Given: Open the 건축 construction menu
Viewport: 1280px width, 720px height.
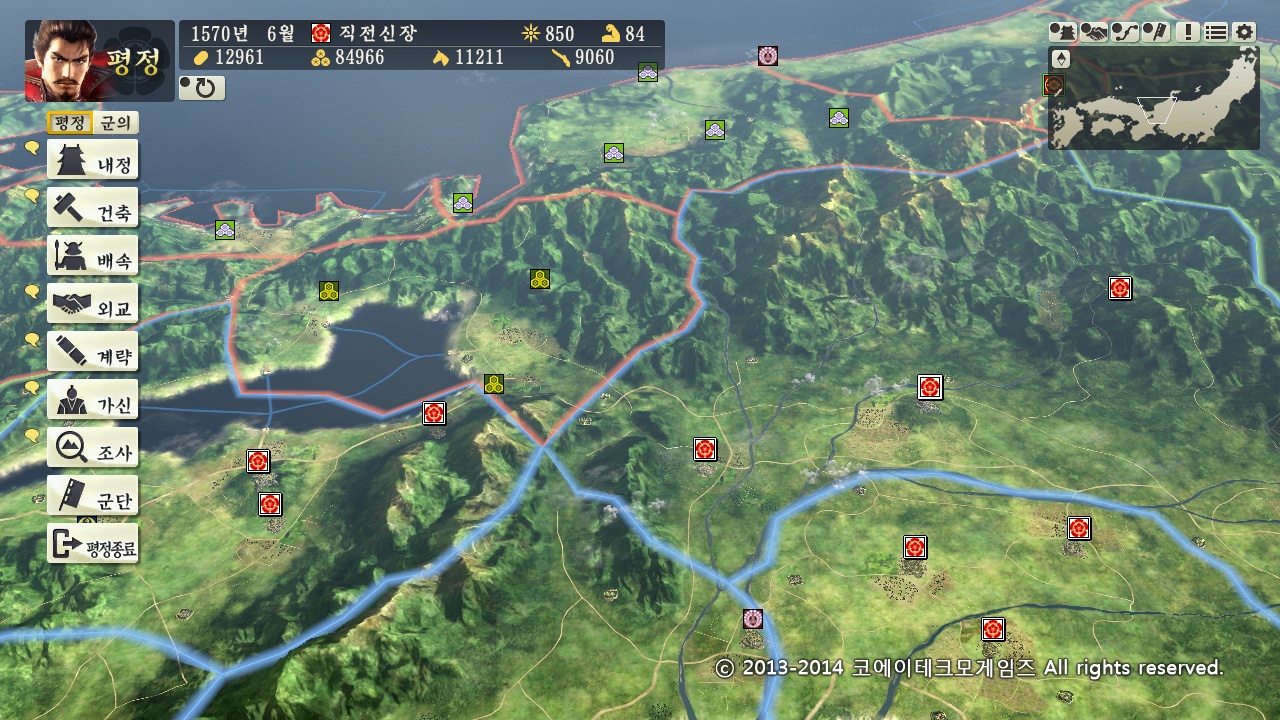Looking at the screenshot, I should pos(93,209).
